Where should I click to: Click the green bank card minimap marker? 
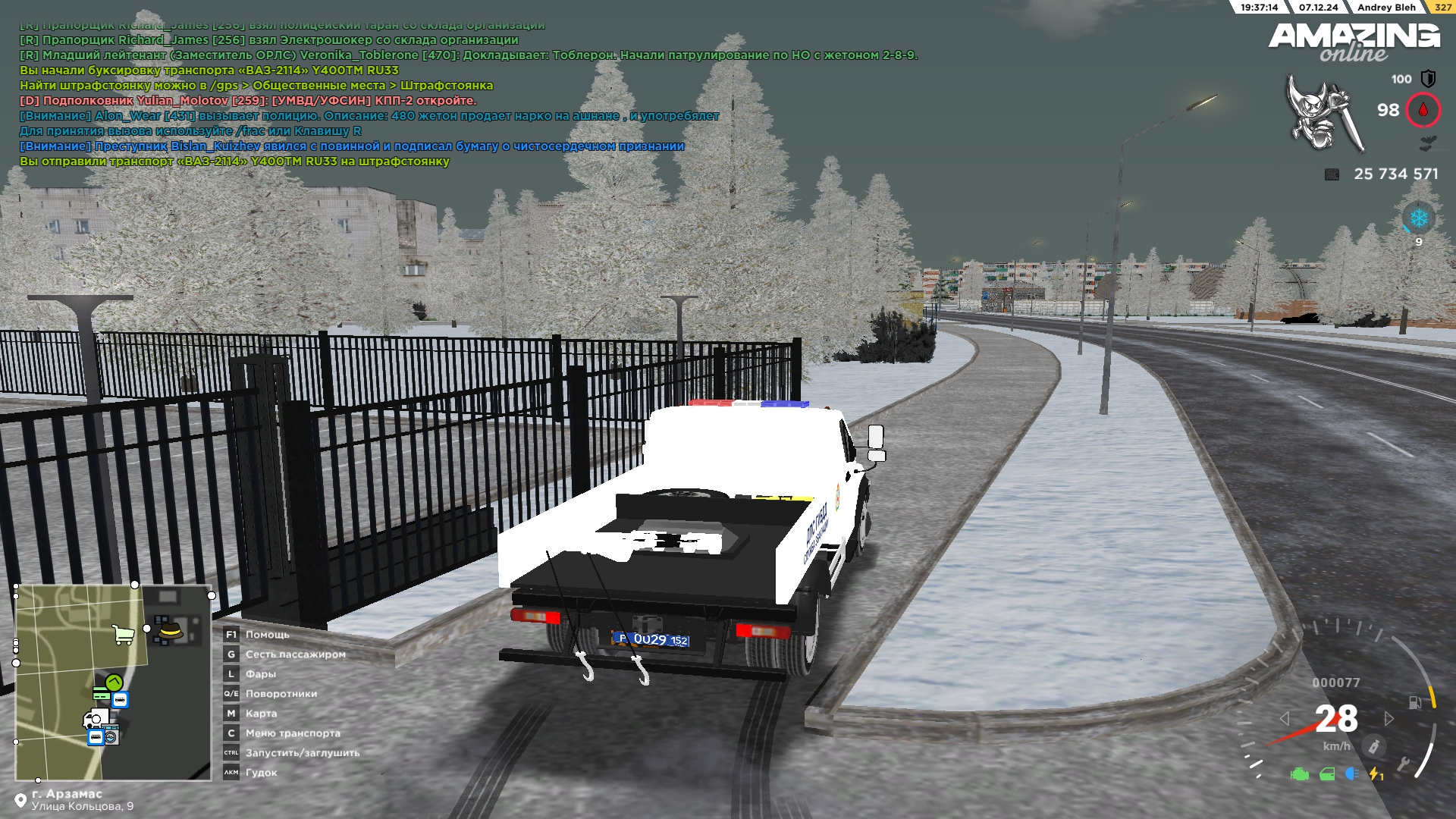[x=101, y=693]
